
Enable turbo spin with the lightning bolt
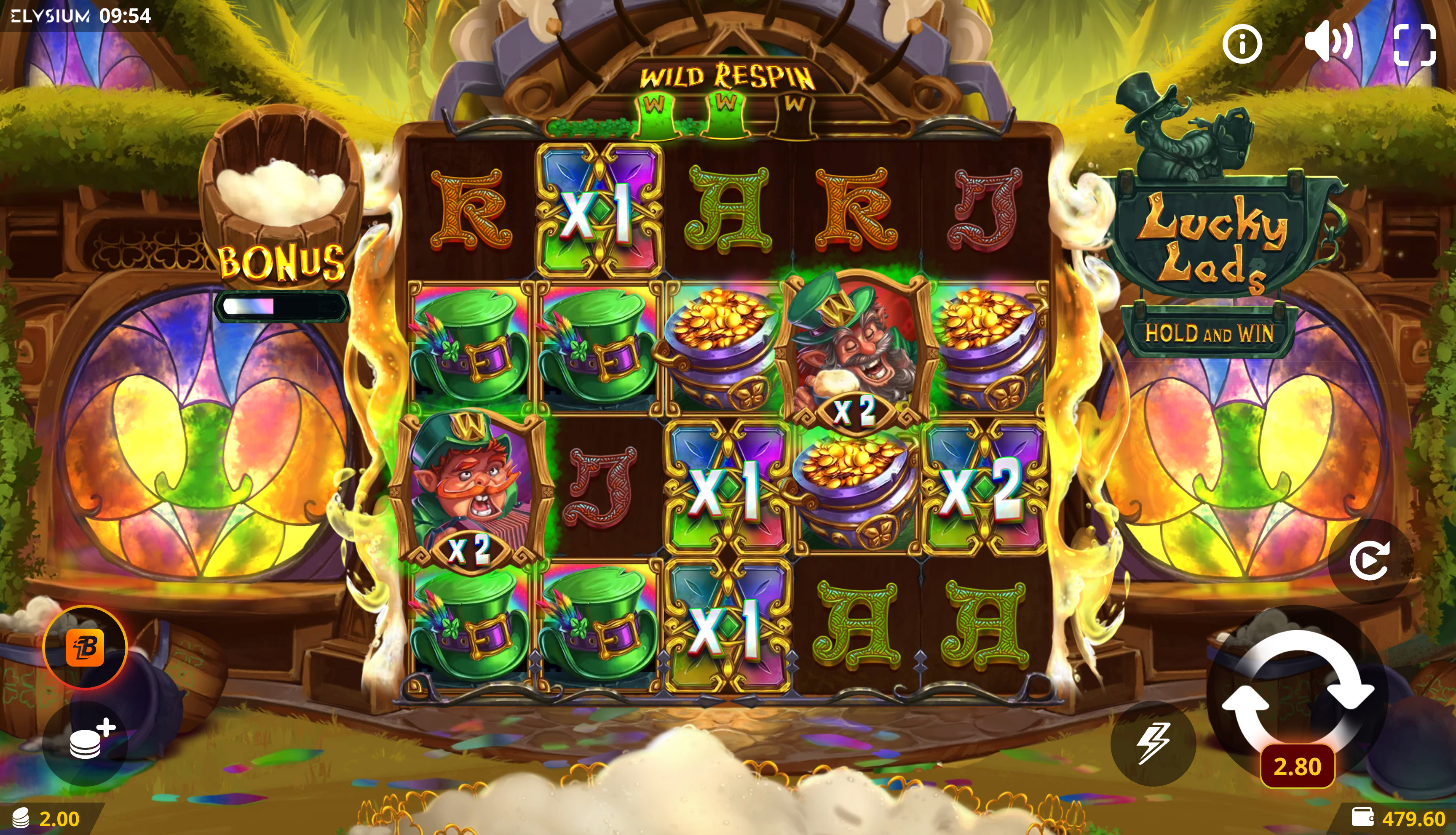[1153, 743]
